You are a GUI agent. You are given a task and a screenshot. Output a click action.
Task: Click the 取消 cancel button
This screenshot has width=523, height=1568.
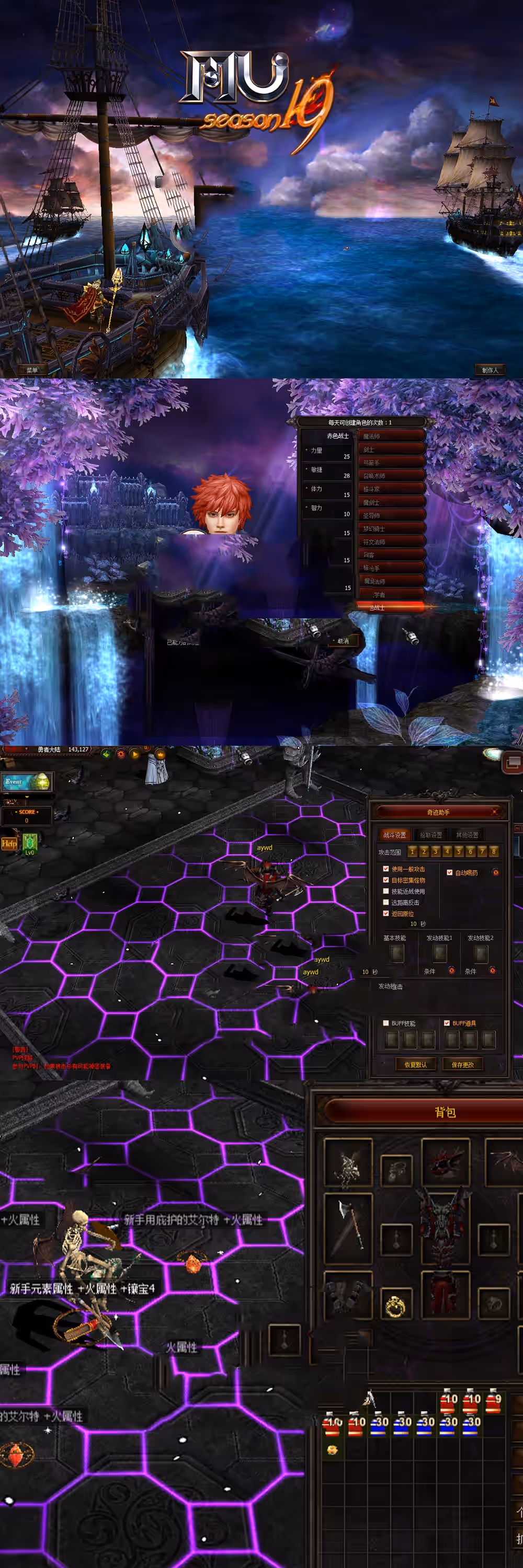pyautogui.click(x=344, y=641)
